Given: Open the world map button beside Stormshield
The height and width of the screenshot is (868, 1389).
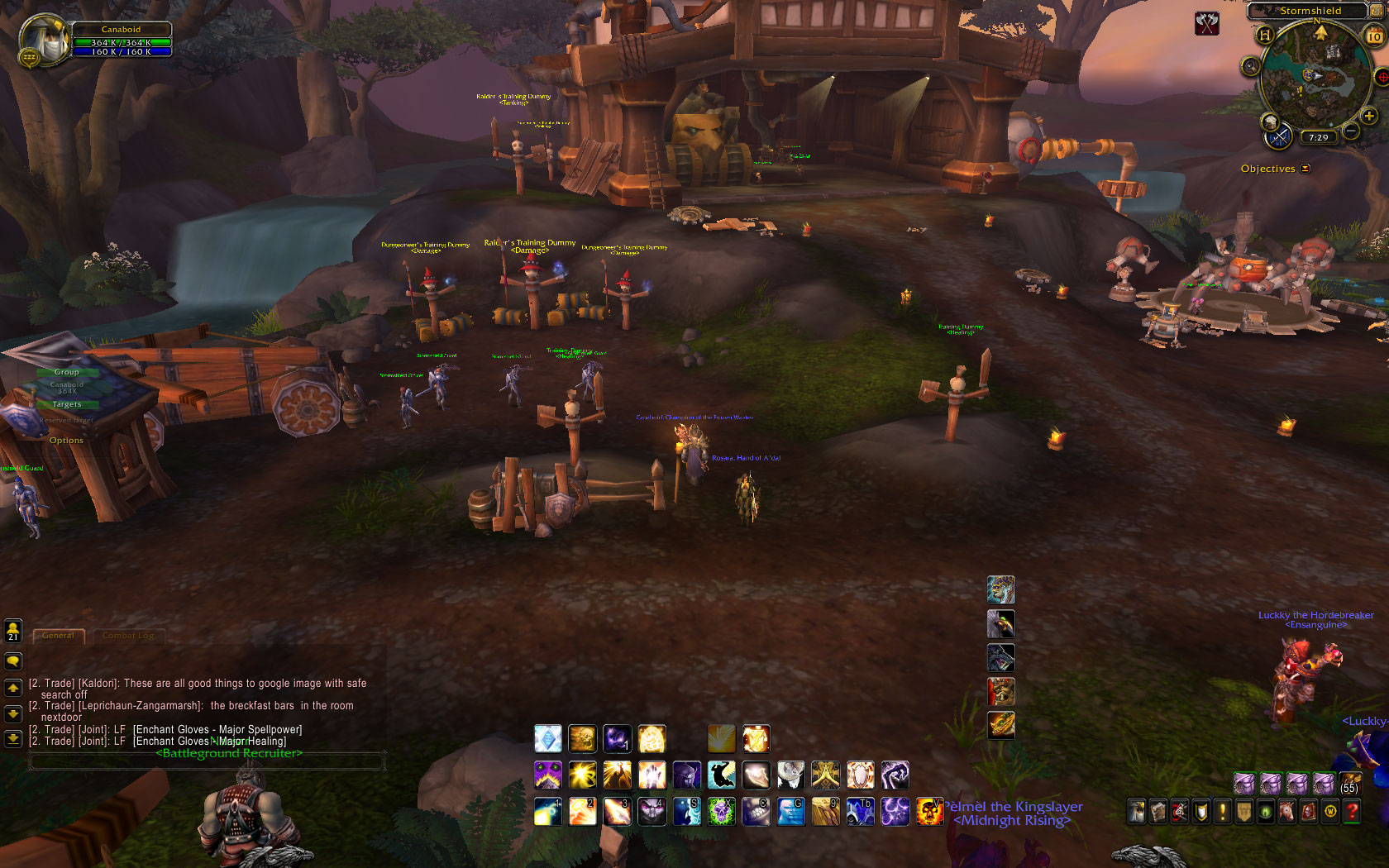Looking at the screenshot, I should click(x=1375, y=11).
